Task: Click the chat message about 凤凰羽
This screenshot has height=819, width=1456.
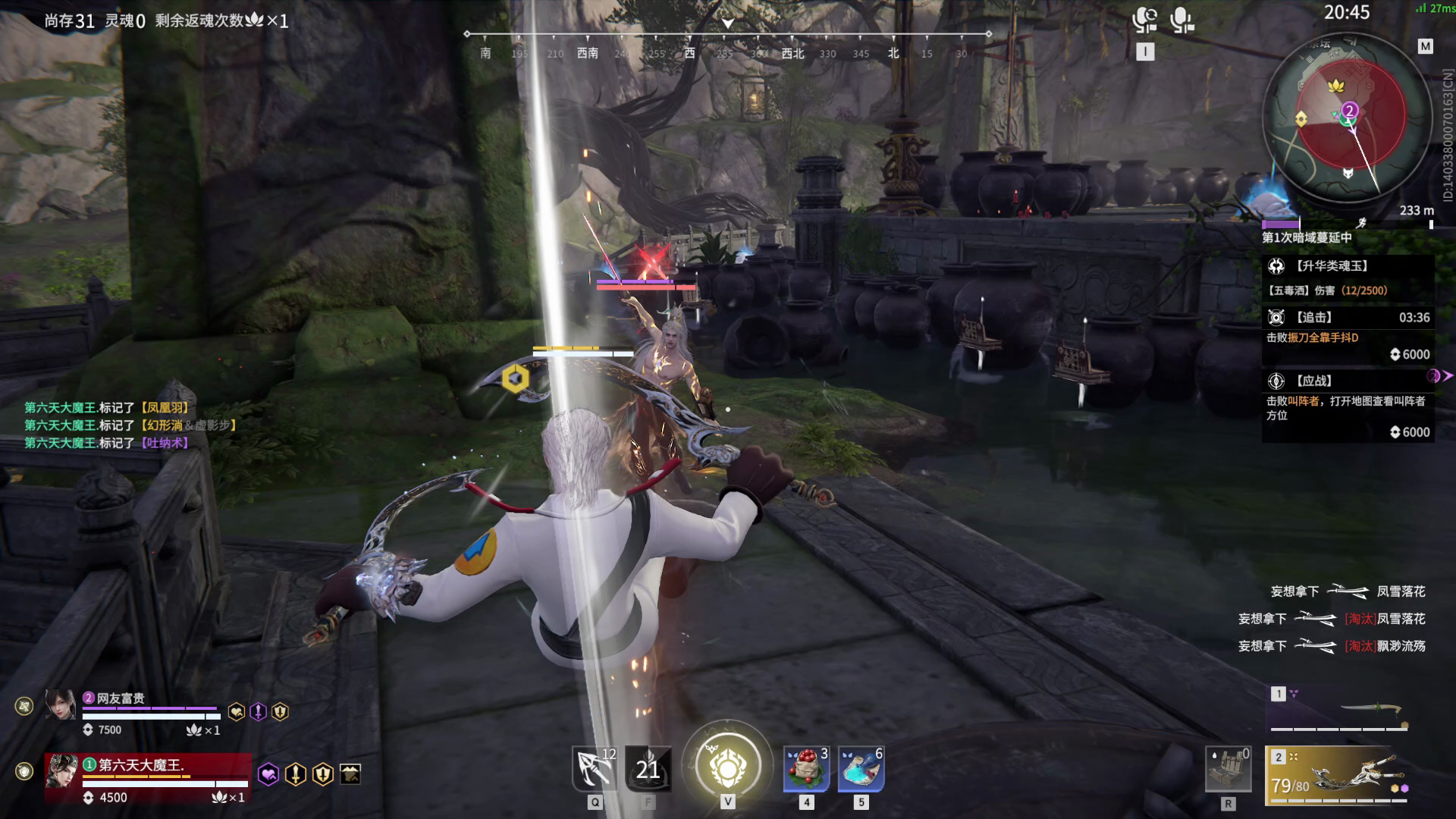Action: tap(107, 408)
